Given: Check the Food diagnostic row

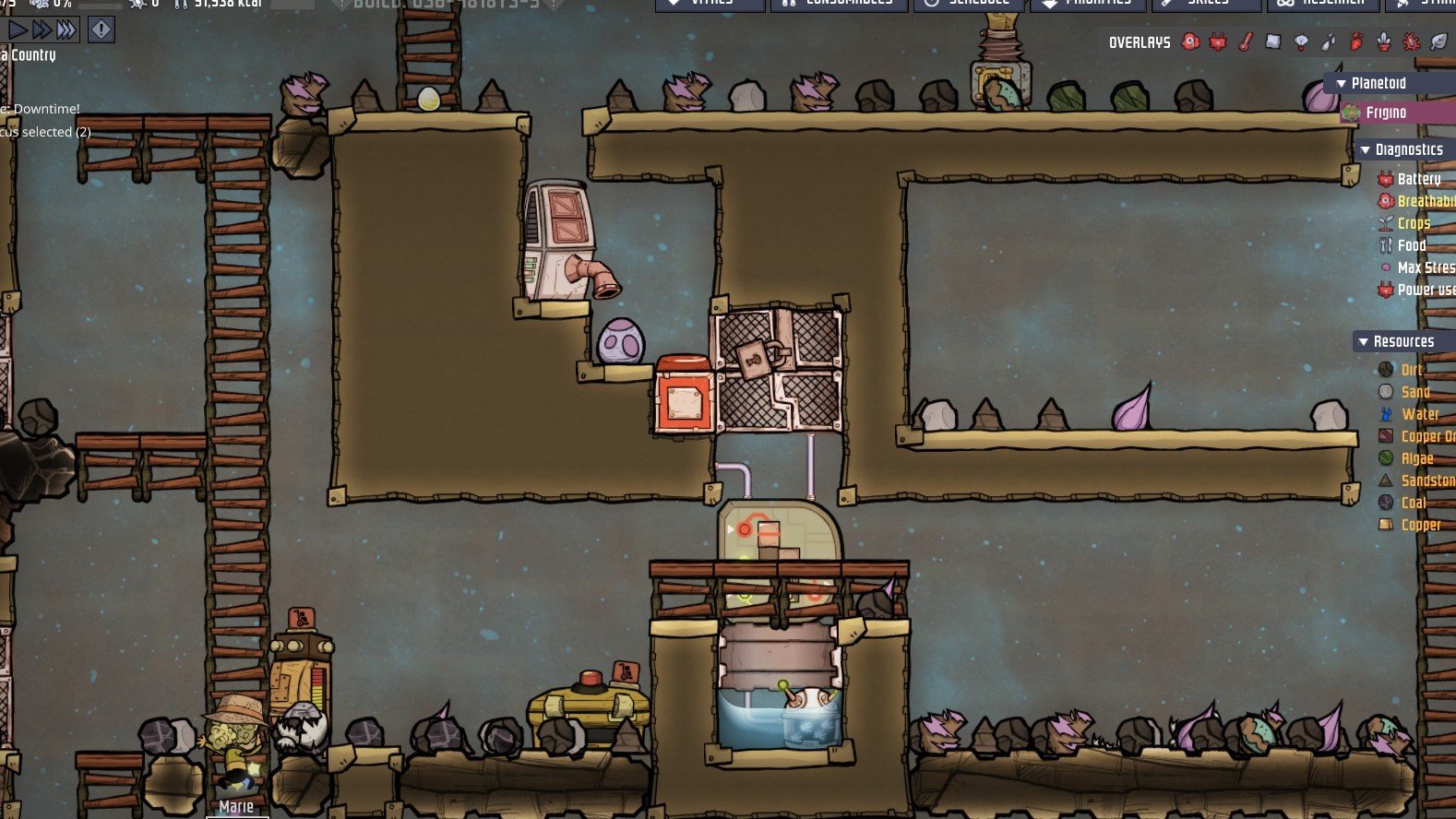Looking at the screenshot, I should coord(1411,245).
